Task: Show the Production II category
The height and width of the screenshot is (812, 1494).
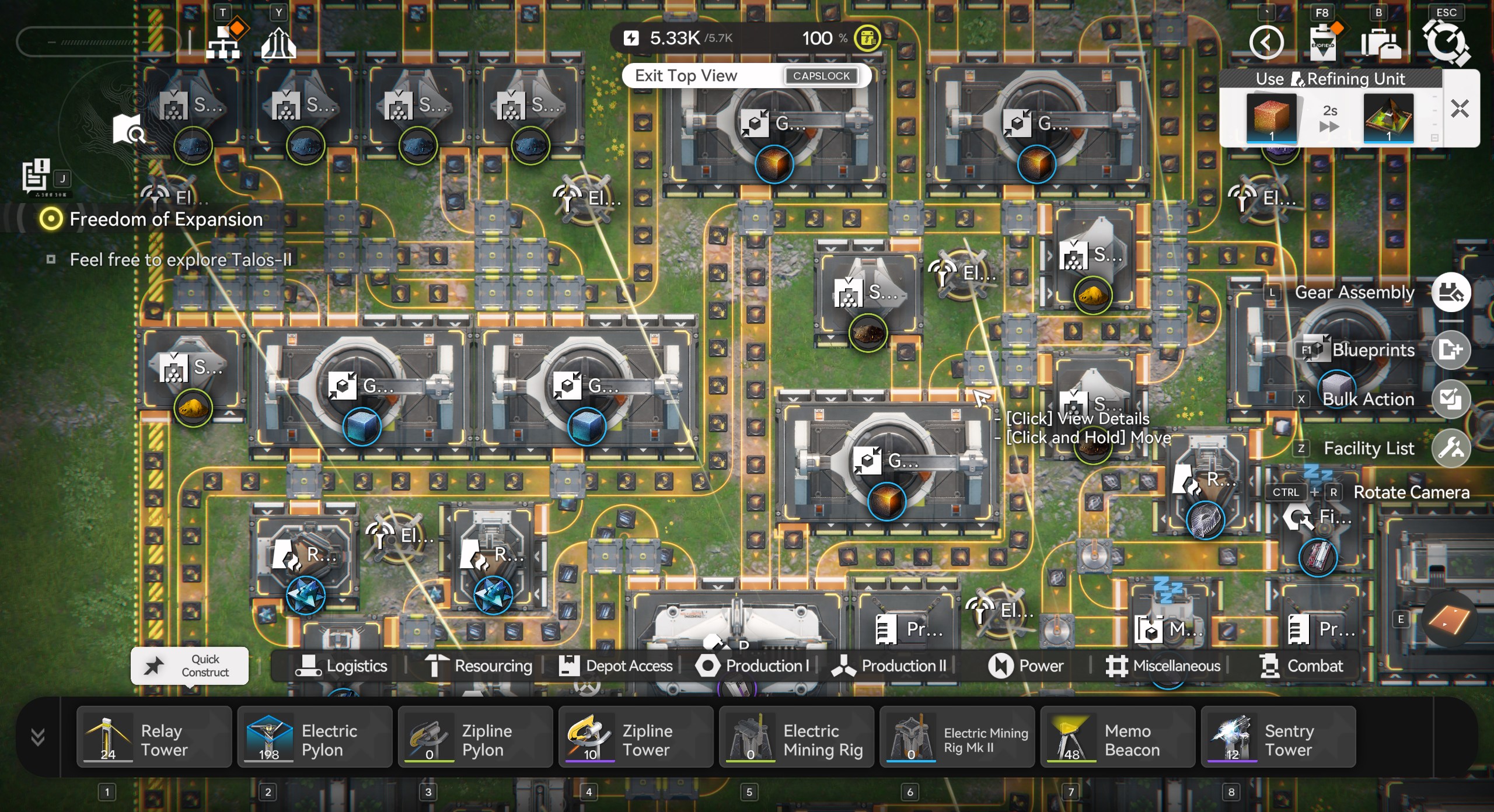Action: click(889, 666)
